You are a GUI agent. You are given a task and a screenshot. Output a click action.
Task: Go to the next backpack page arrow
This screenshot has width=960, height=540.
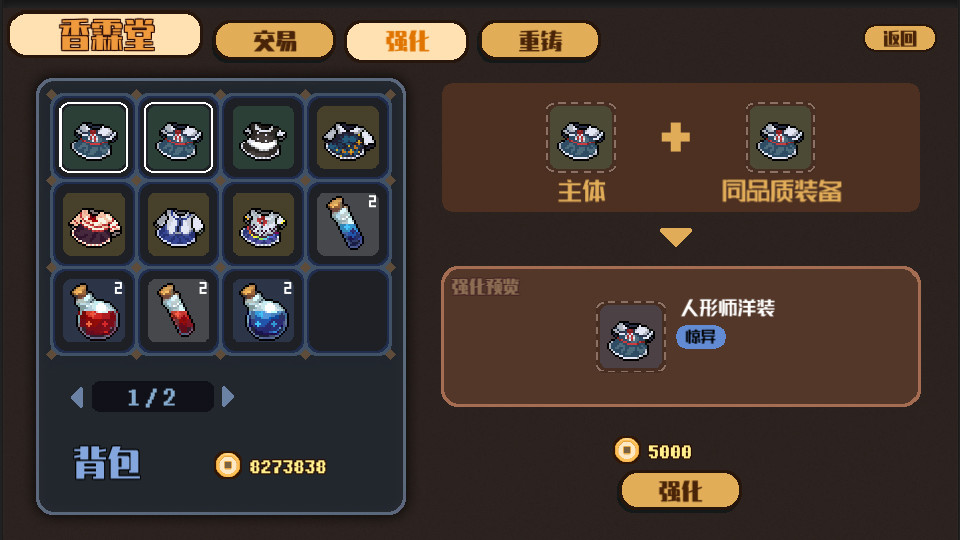coord(228,397)
